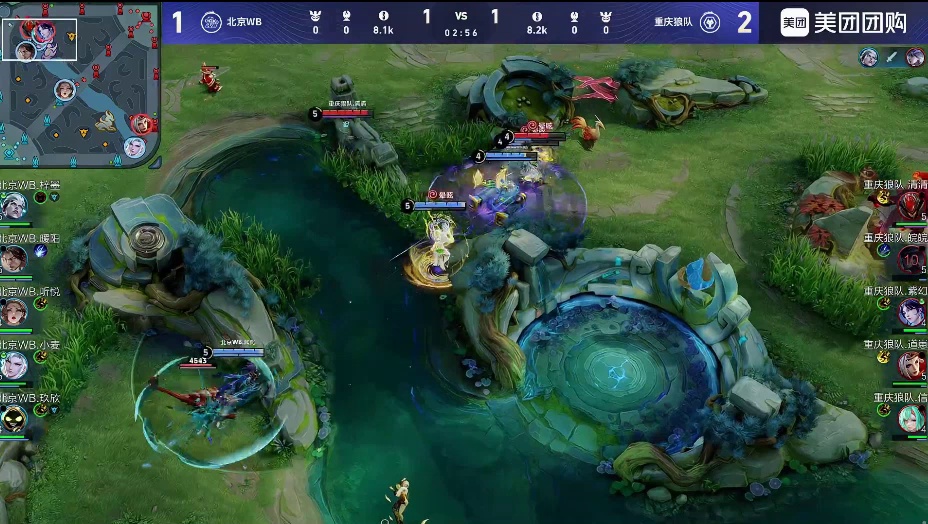
Task: Focus on player 北京WB.小麦 portrait
Action: click(13, 365)
